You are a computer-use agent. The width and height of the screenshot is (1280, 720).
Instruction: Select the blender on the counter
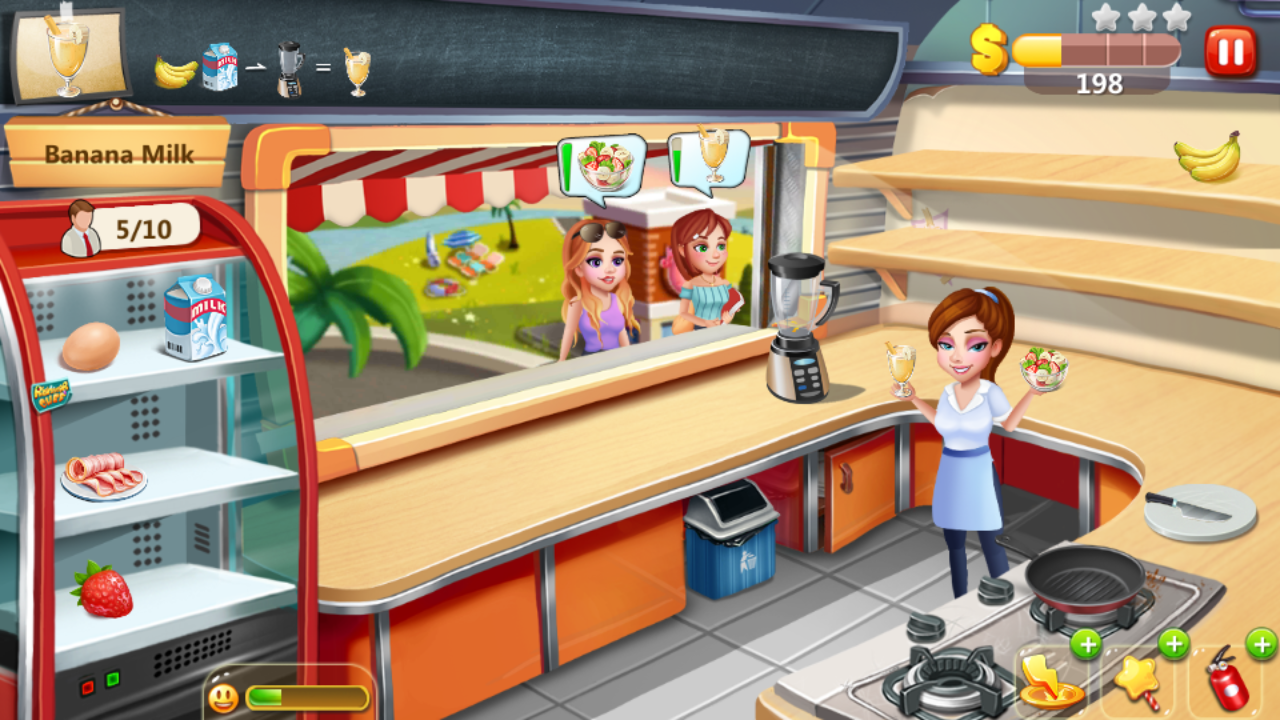click(799, 326)
